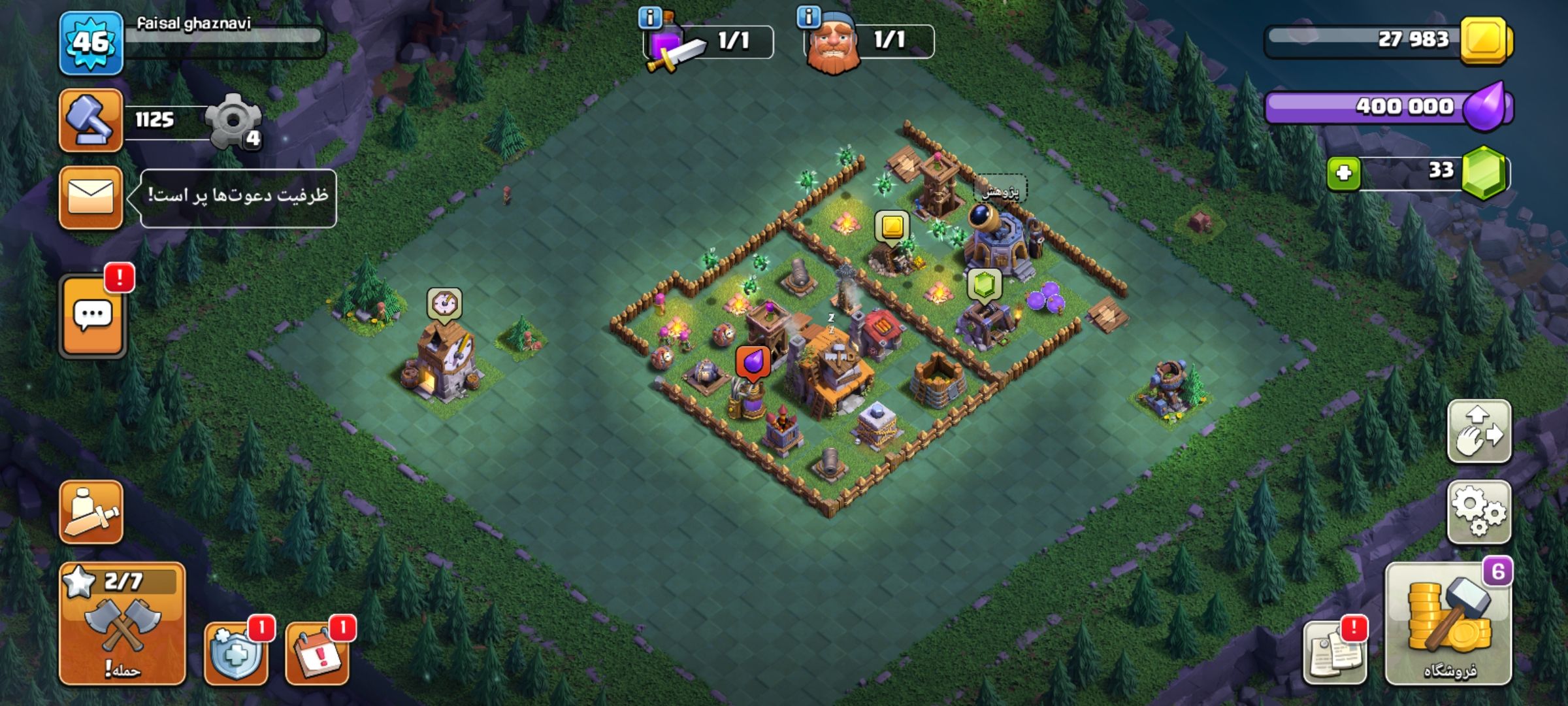Viewport: 1568px width, 706px height.
Task: Open the settings gears button
Action: point(1479,513)
